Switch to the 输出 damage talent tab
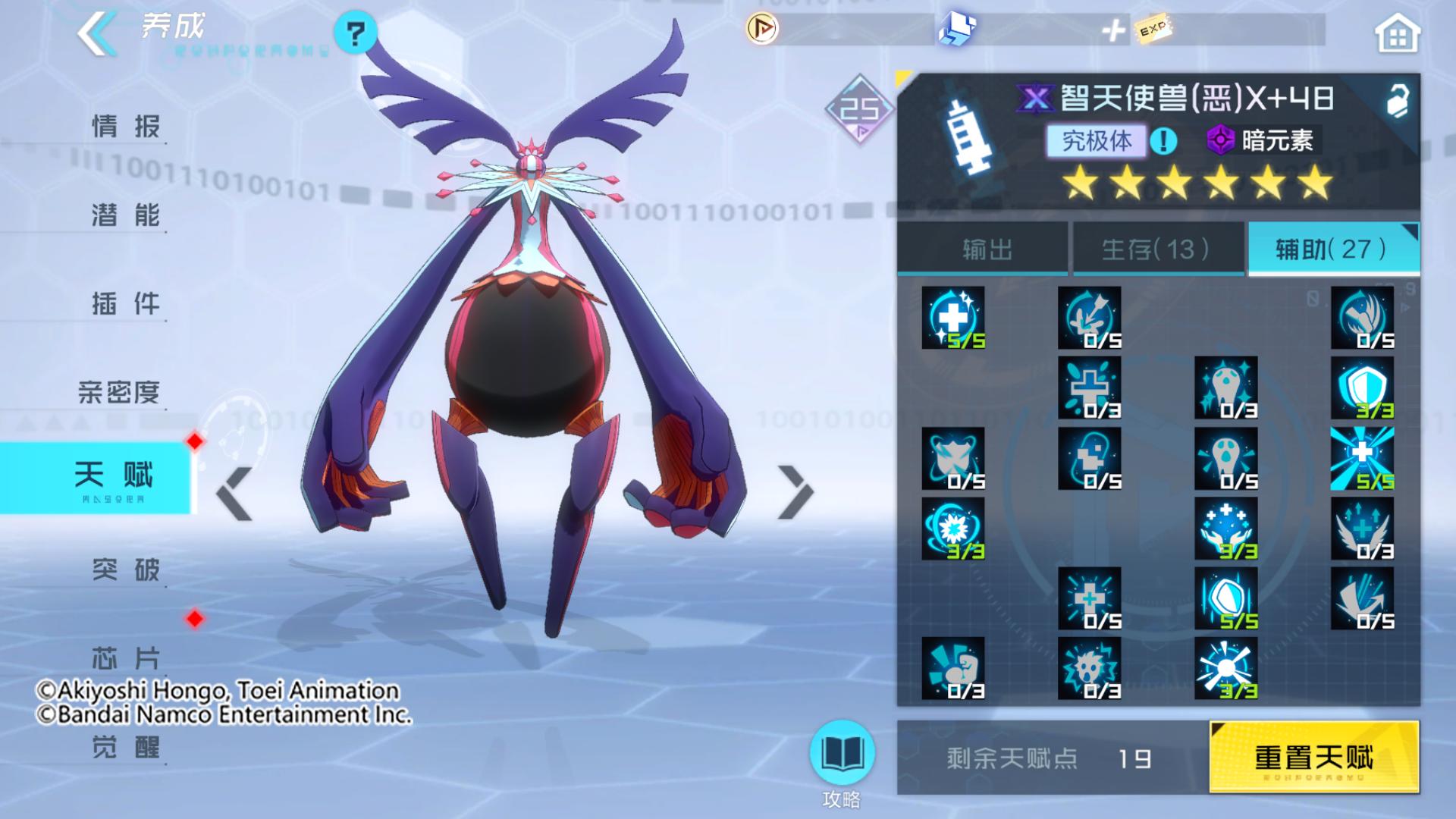The width and height of the screenshot is (1456, 819). tap(985, 249)
